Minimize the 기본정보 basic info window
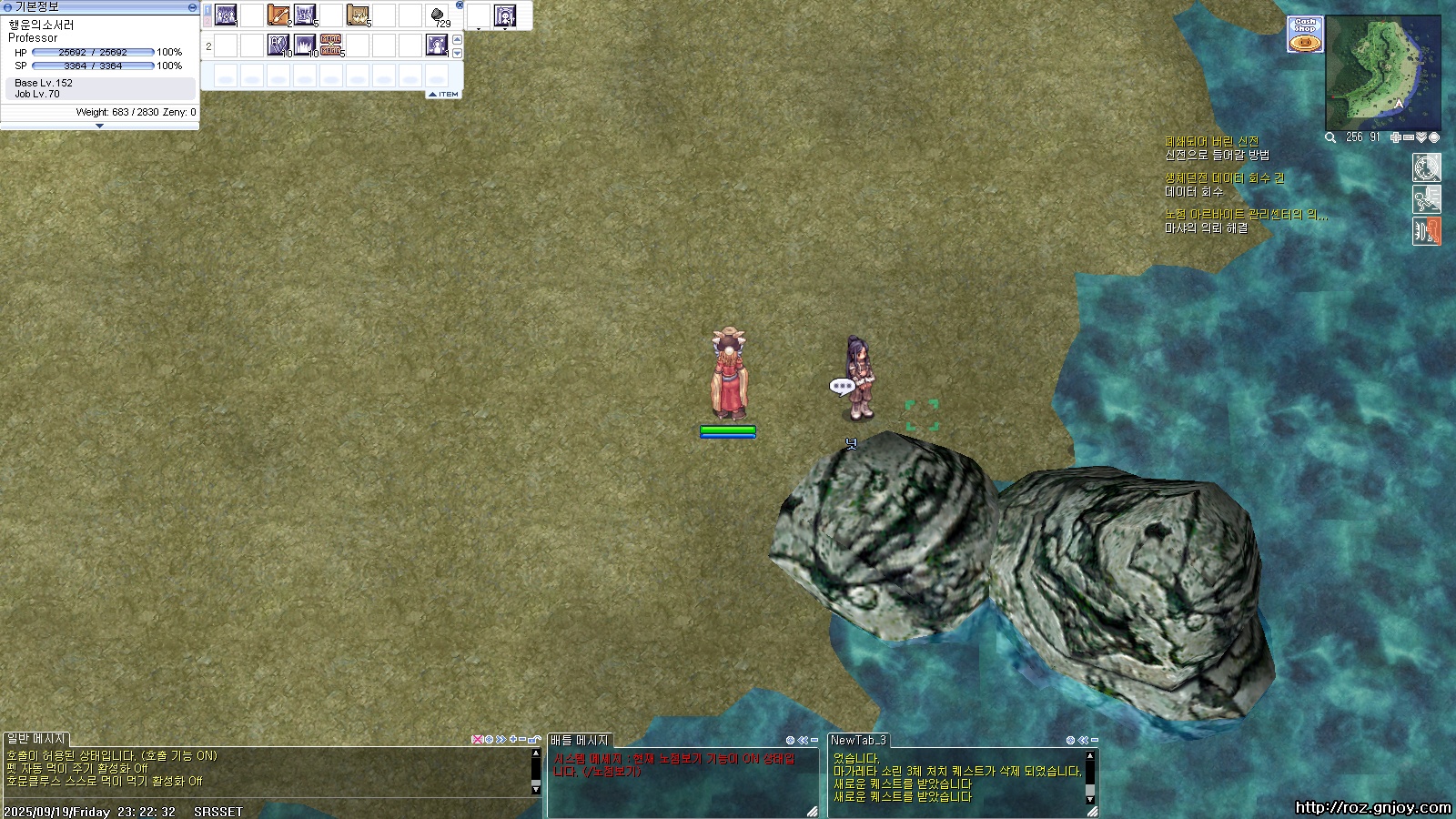This screenshot has width=1456, height=819. (x=192, y=7)
